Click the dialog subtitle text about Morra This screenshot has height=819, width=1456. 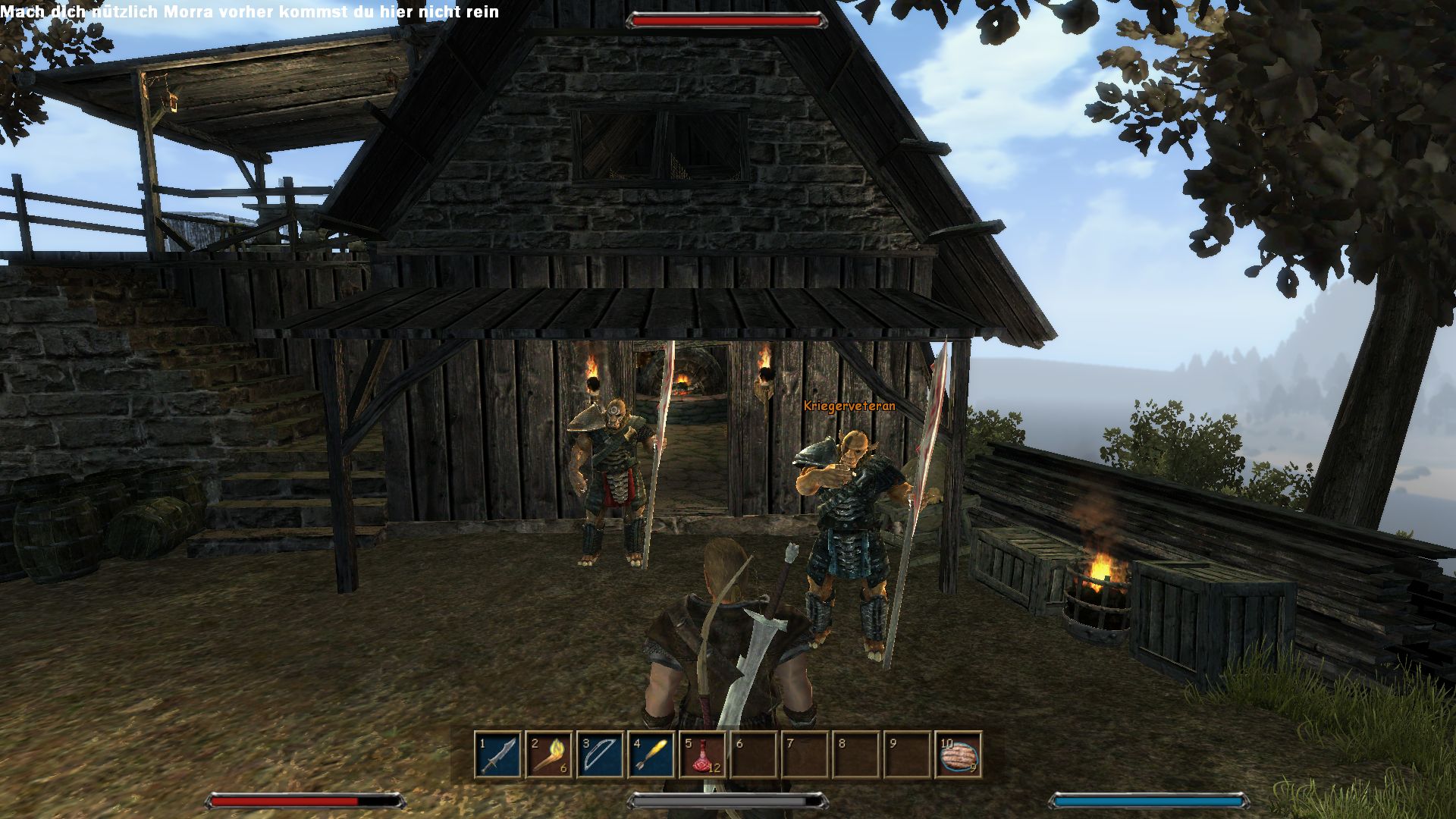point(250,12)
